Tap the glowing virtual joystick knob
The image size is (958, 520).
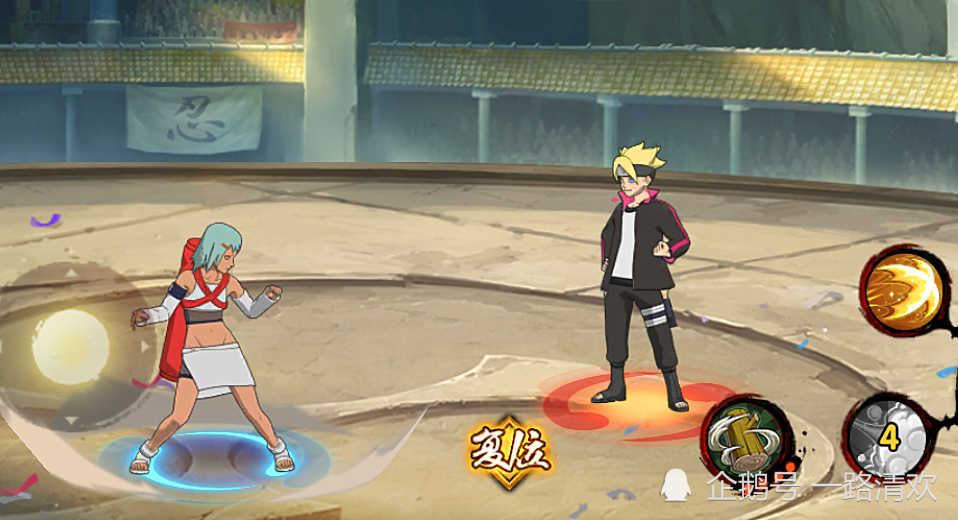pos(70,346)
